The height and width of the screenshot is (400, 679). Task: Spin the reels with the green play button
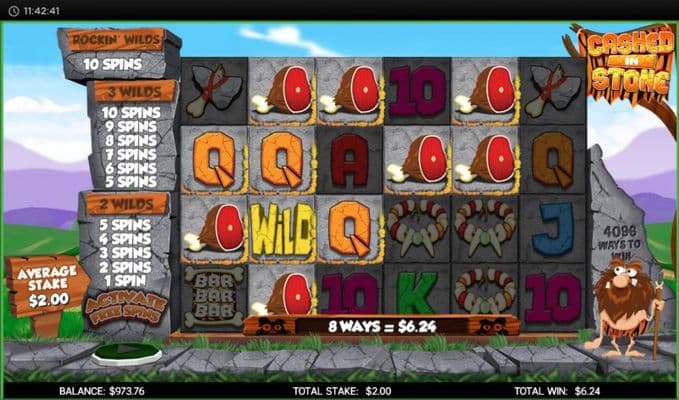[127, 354]
